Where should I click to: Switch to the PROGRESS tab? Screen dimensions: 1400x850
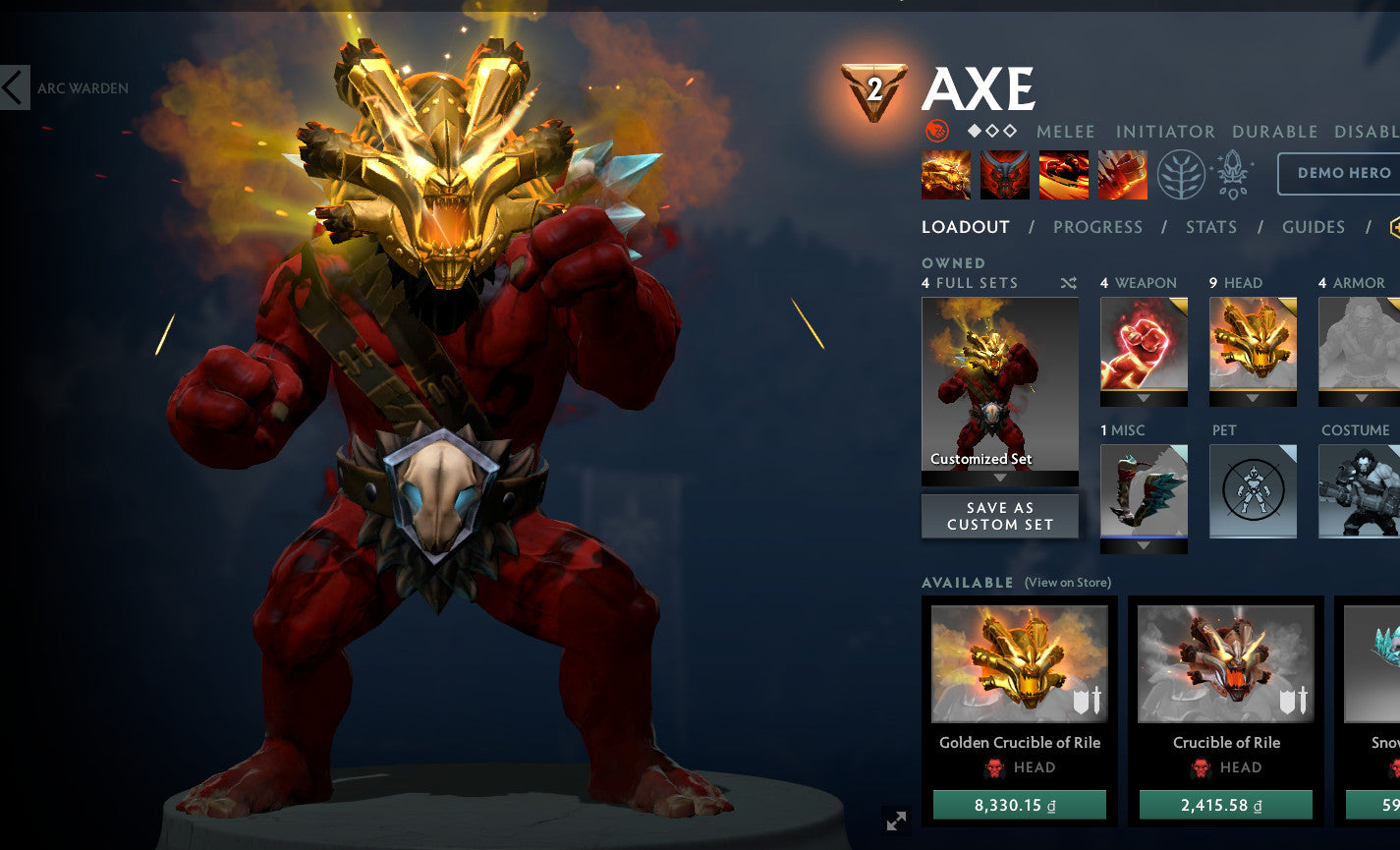point(1097,227)
